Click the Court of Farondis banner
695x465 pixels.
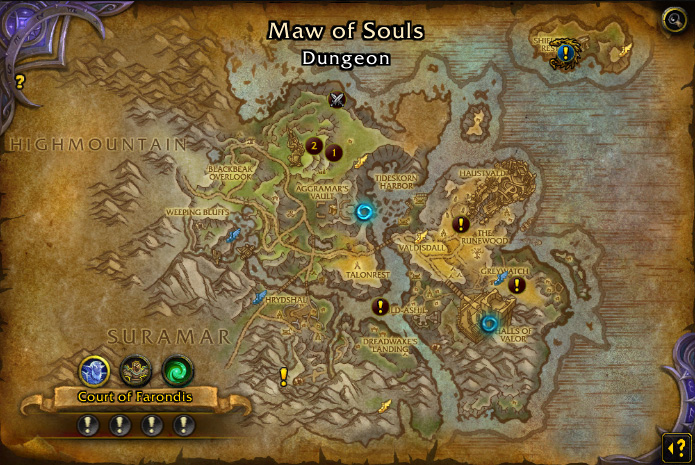click(136, 398)
